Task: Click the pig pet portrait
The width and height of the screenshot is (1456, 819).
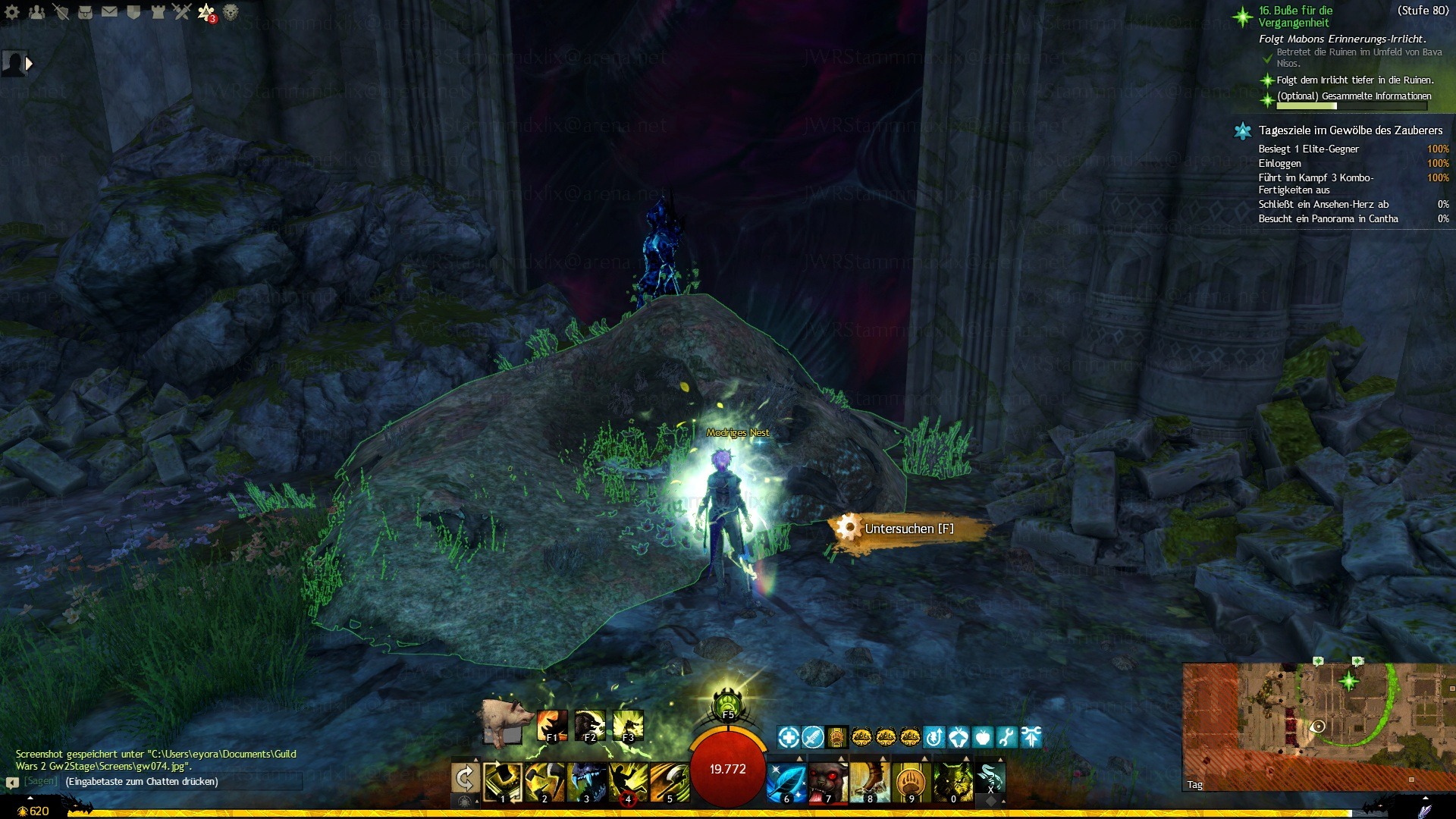Action: [x=504, y=721]
